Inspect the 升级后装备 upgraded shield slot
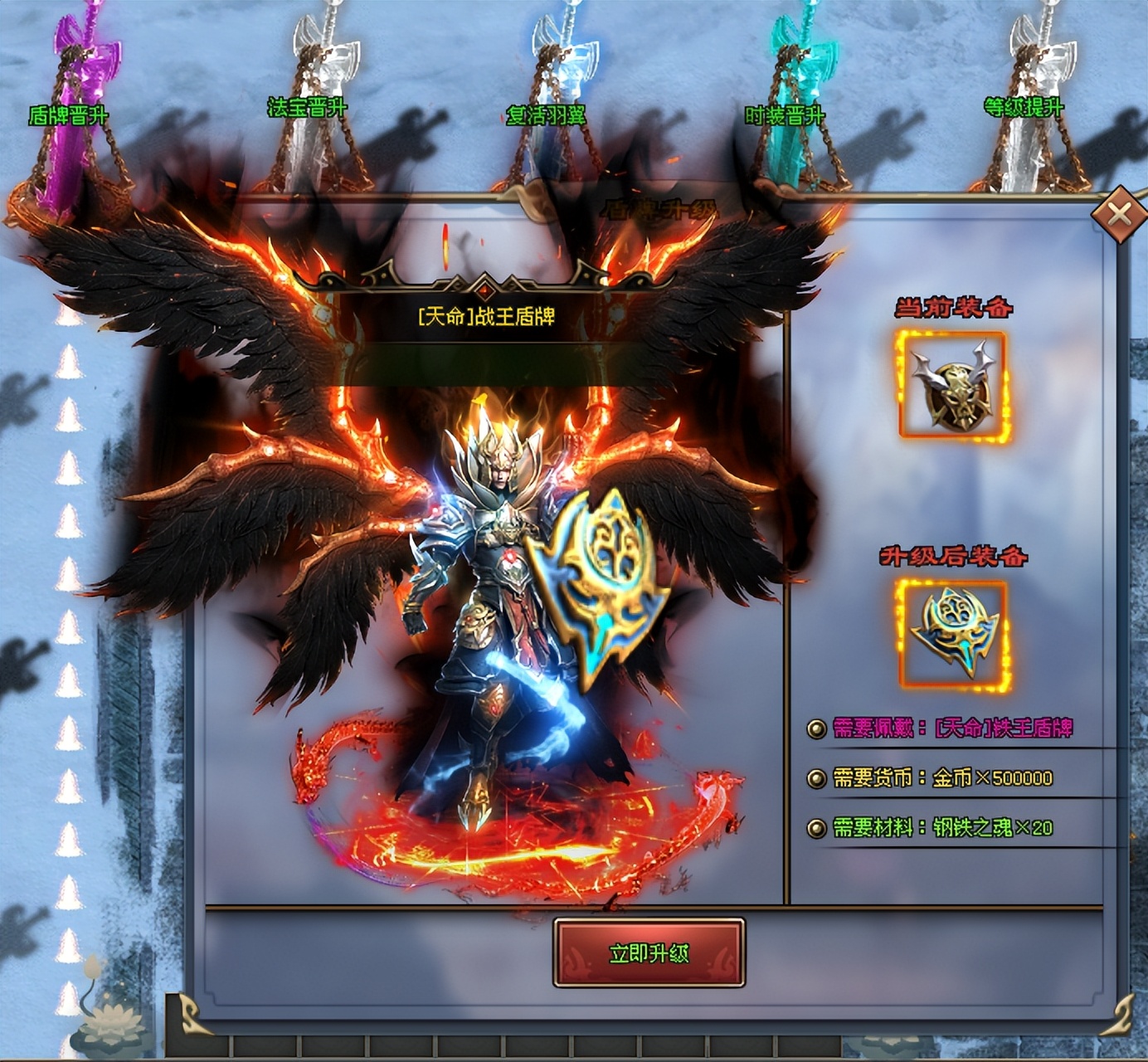Screen dimensions: 1148x1062 953,634
